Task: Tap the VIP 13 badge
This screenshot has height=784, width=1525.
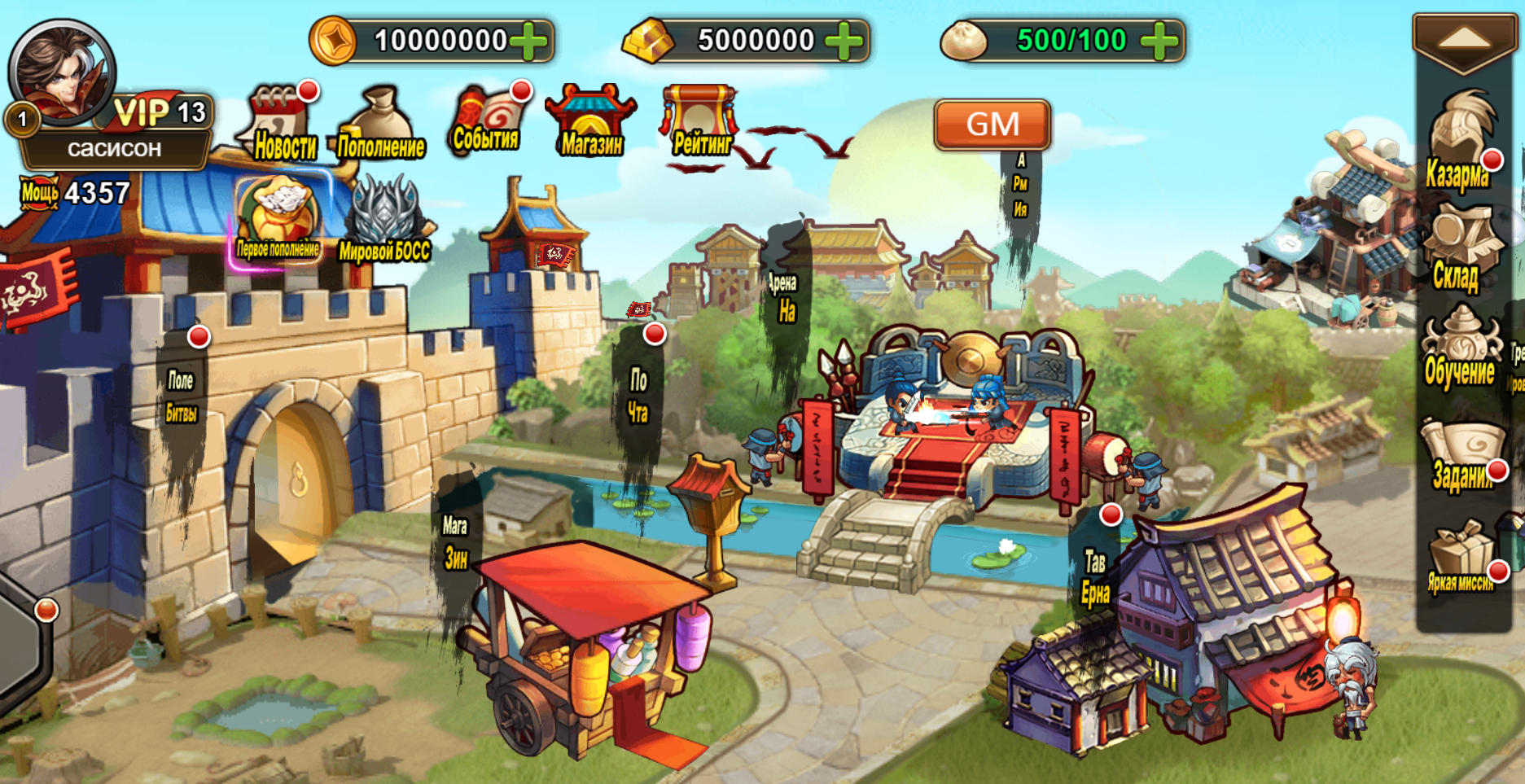Action: [161, 112]
